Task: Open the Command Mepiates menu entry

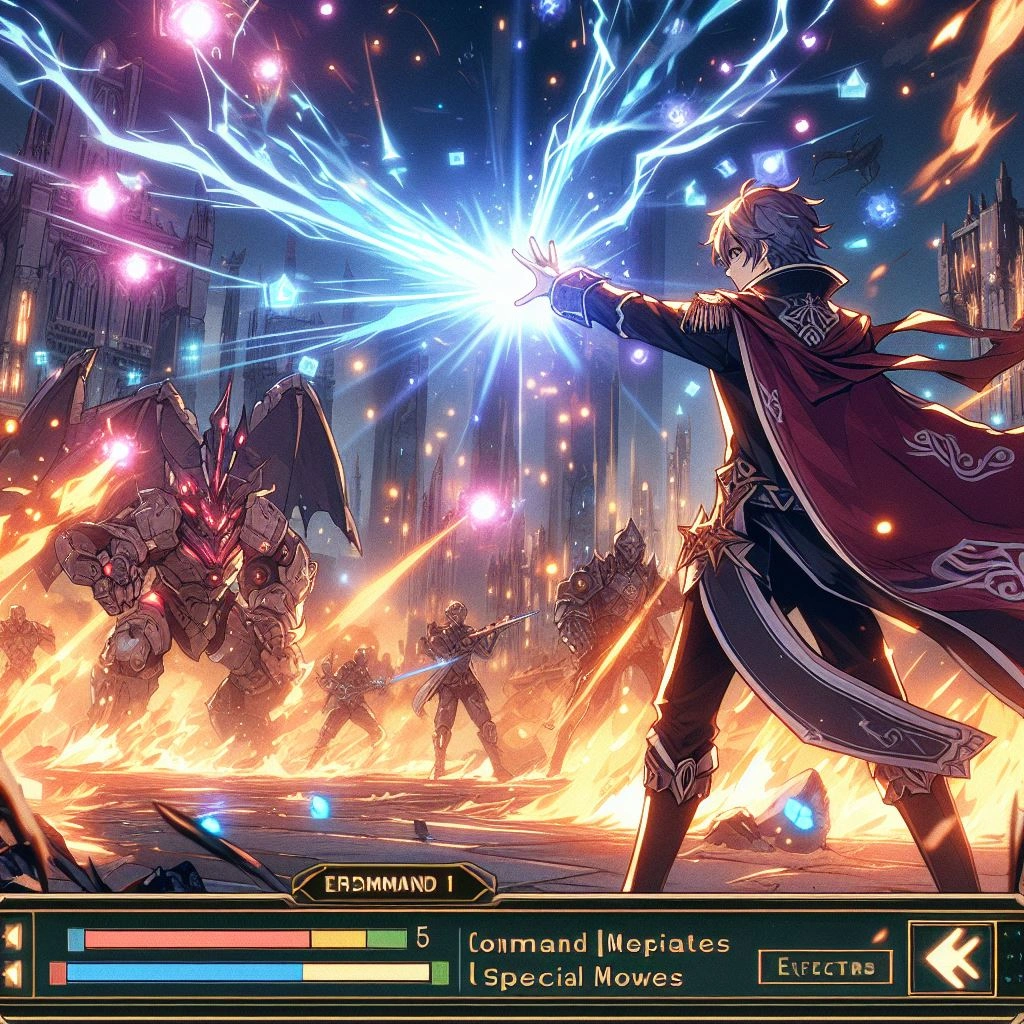Action: point(597,944)
